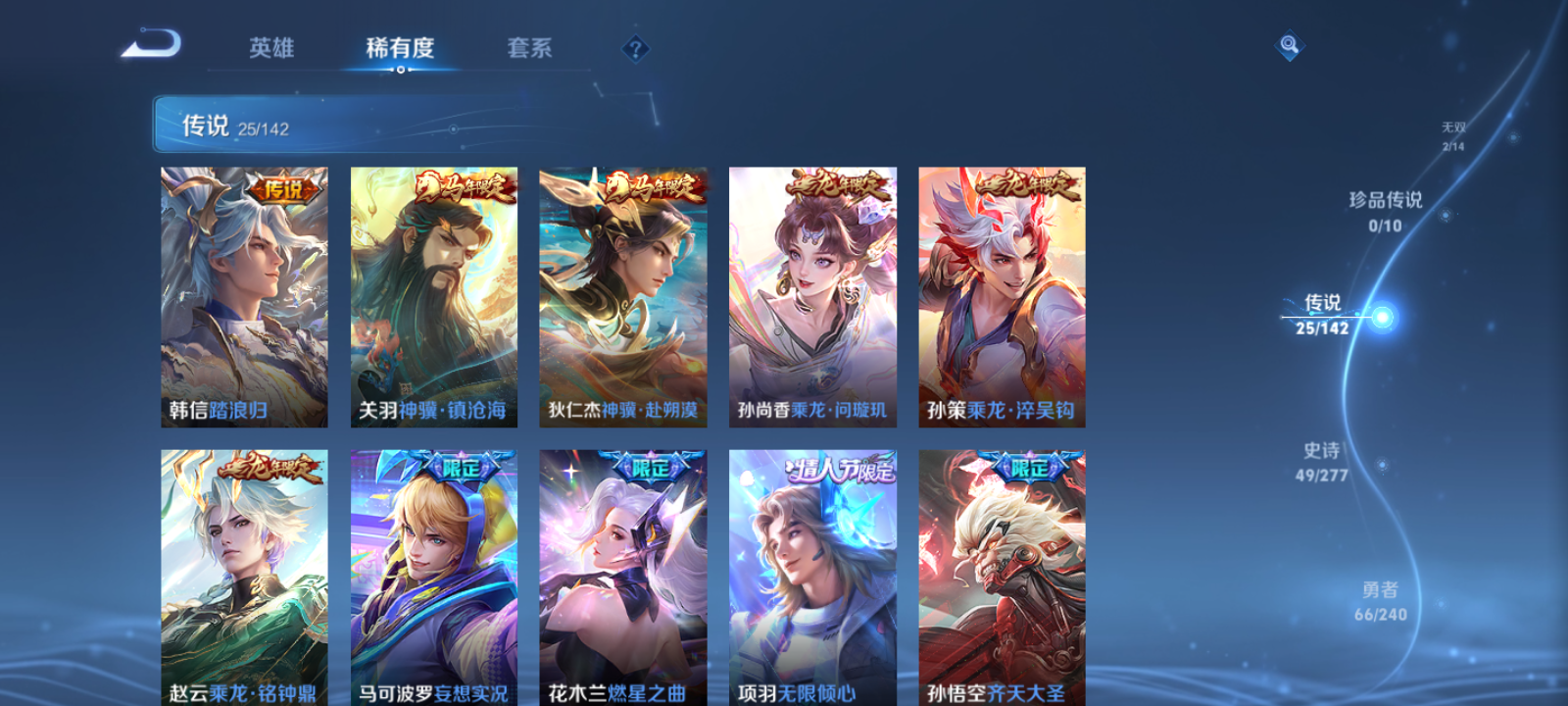Select the 孙尚香 乘龙·问璇玑 skin
This screenshot has width=1568, height=706.
[x=814, y=294]
